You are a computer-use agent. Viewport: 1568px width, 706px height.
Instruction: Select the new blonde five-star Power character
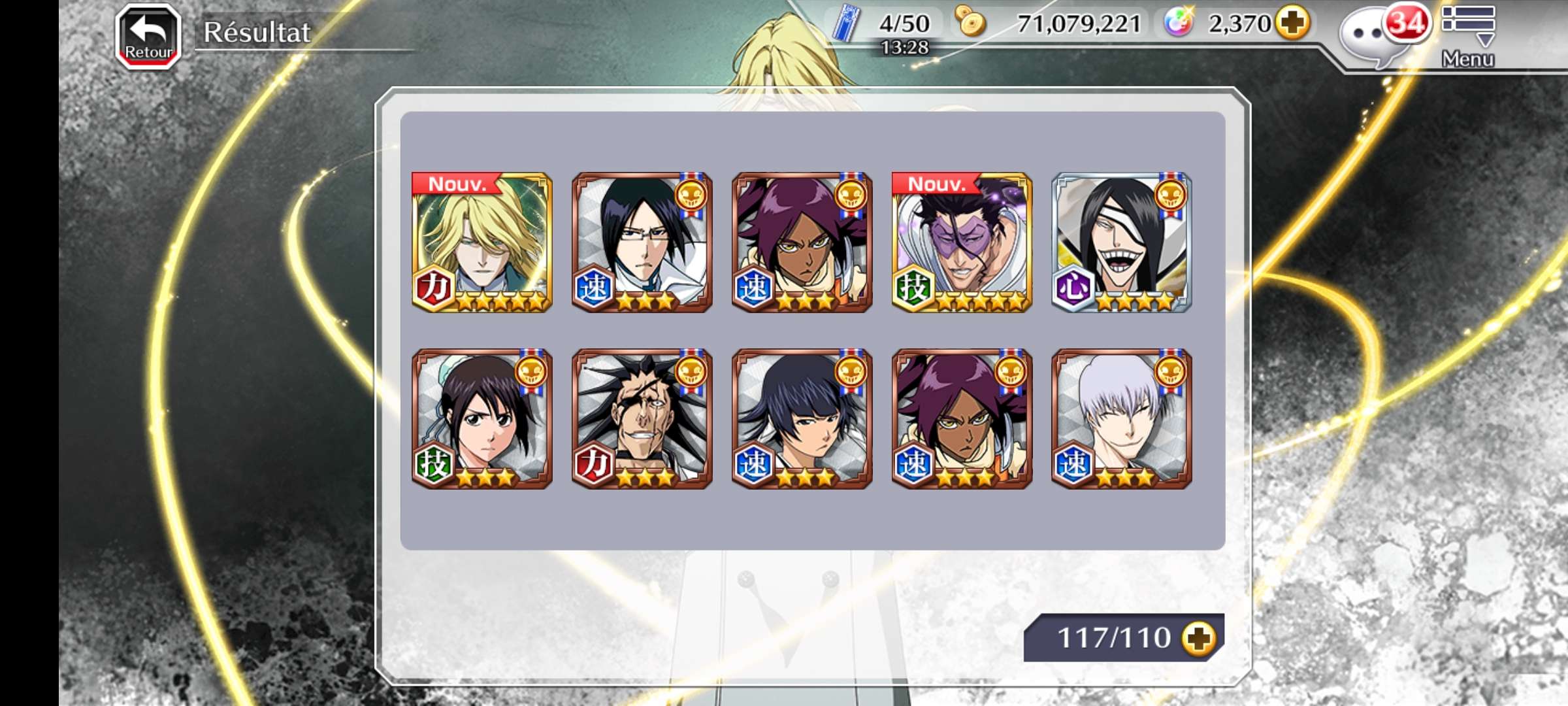(482, 243)
